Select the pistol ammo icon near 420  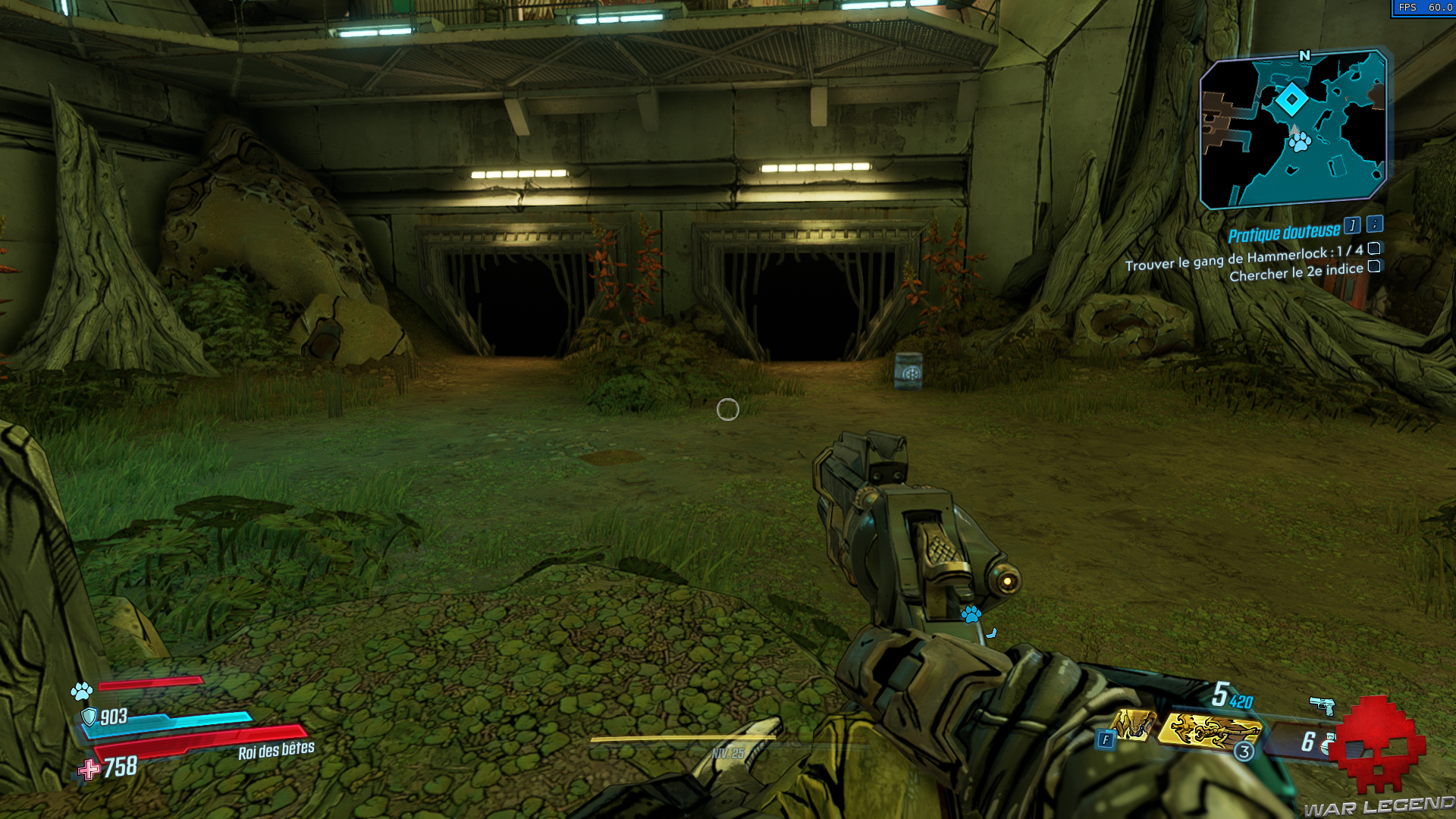(x=1323, y=706)
